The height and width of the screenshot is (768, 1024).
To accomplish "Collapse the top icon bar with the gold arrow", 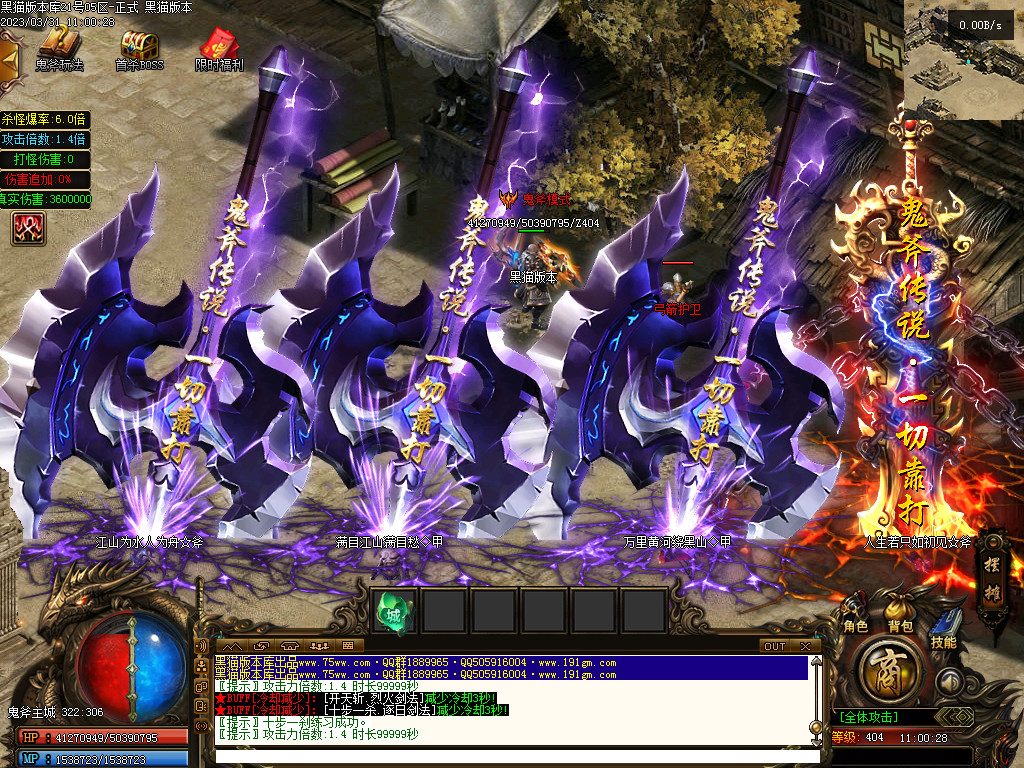I will pyautogui.click(x=9, y=58).
